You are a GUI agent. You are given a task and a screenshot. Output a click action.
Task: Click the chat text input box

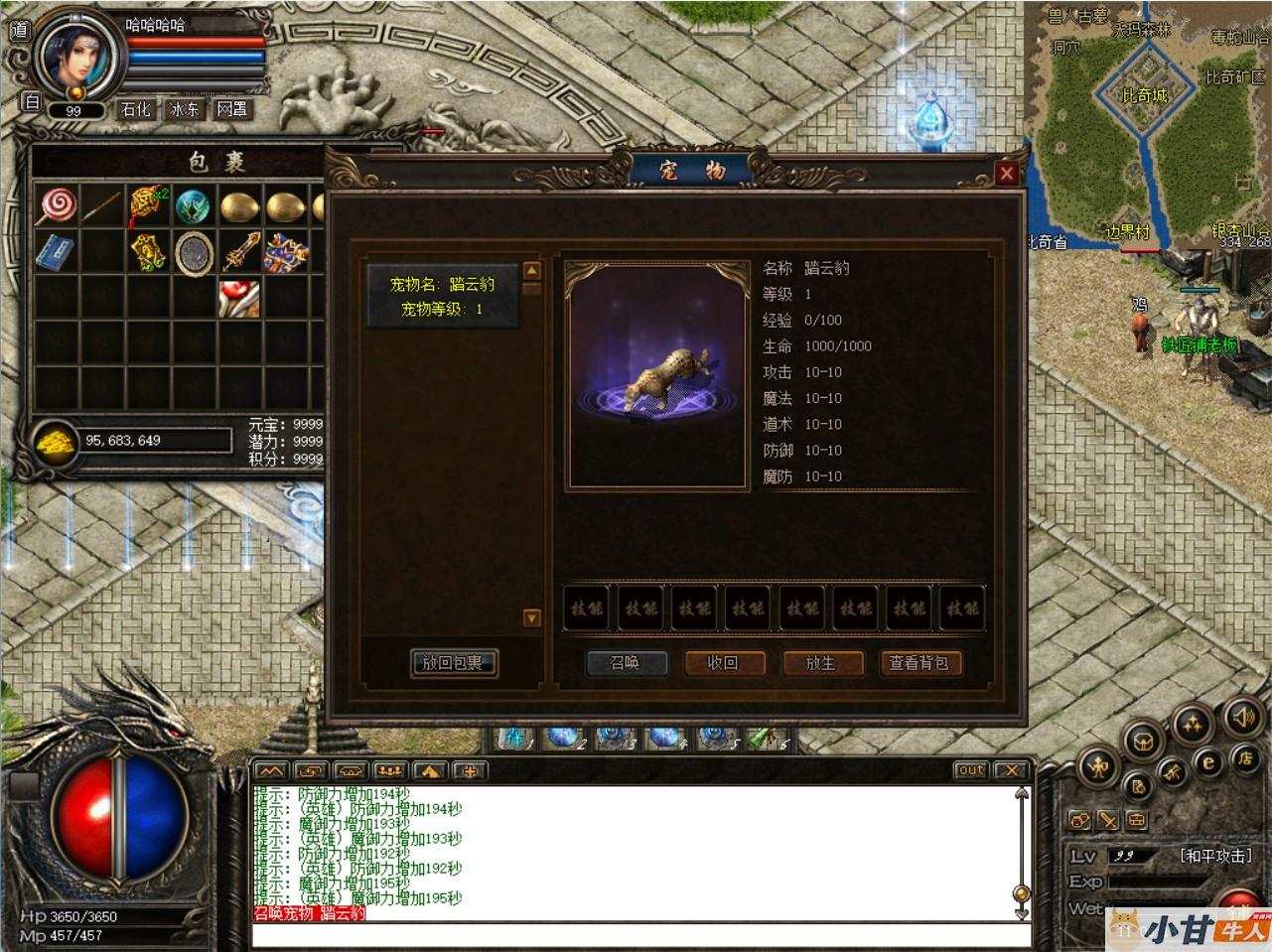click(x=636, y=935)
